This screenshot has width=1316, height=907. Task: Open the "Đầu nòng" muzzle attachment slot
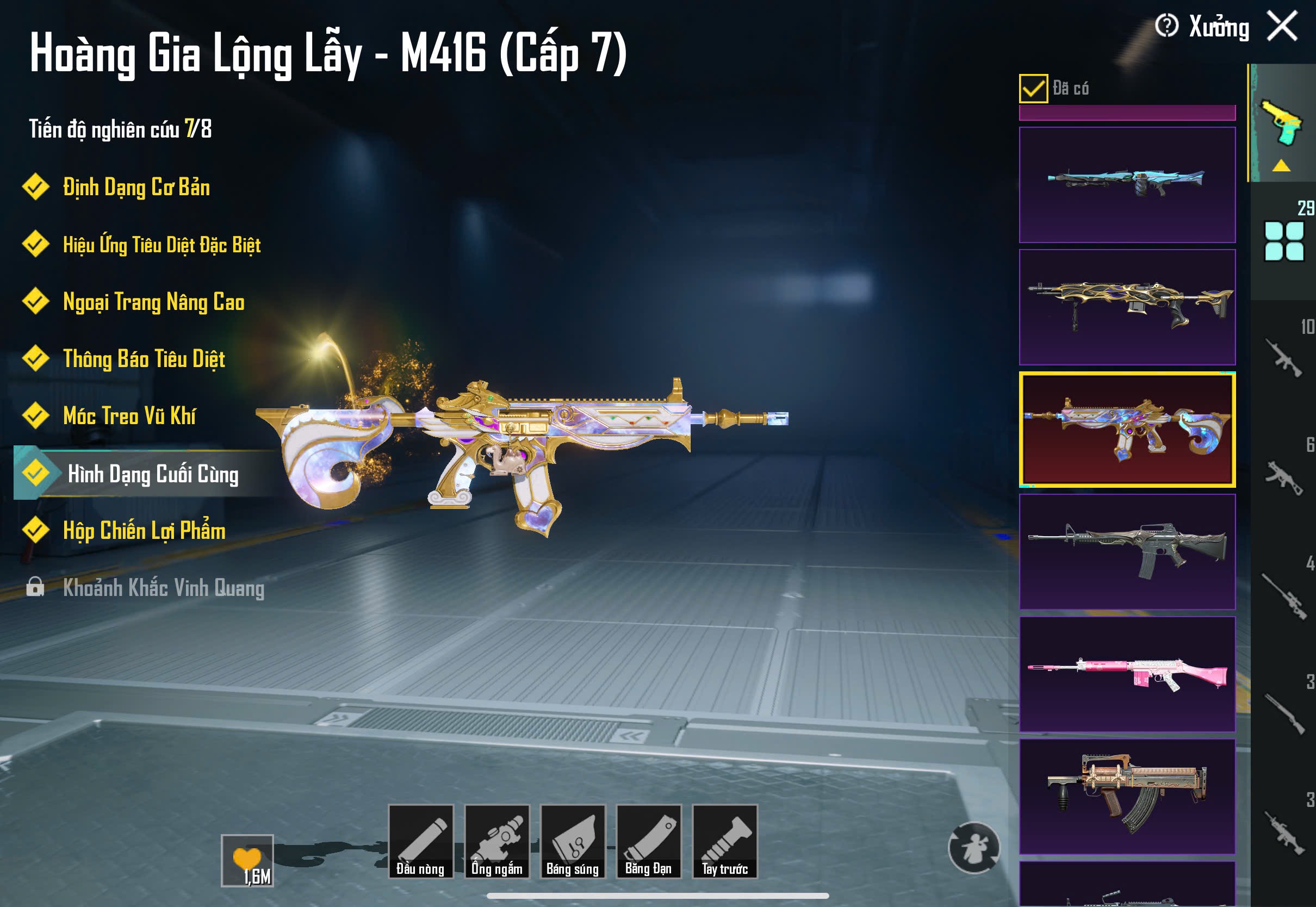pos(420,842)
